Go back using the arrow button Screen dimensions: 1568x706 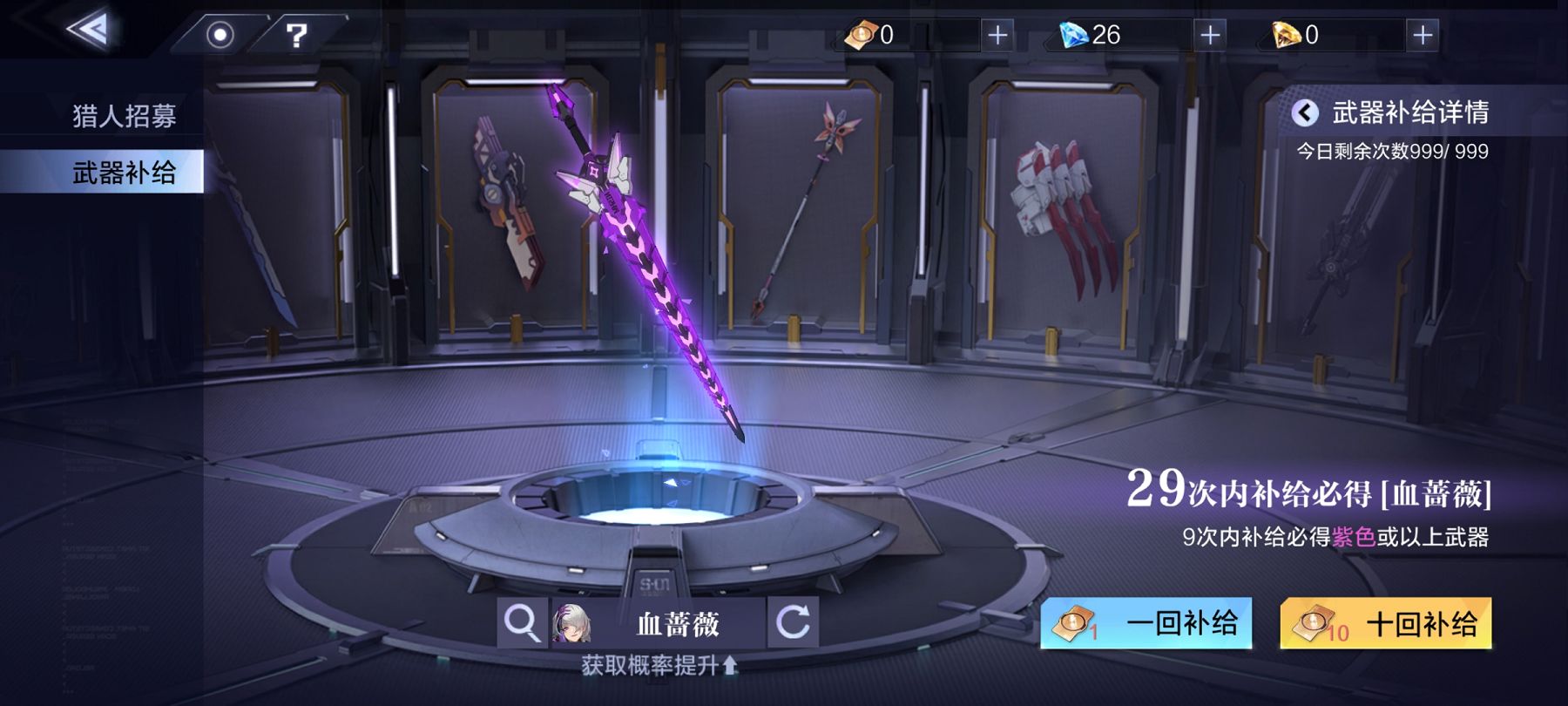click(x=89, y=31)
